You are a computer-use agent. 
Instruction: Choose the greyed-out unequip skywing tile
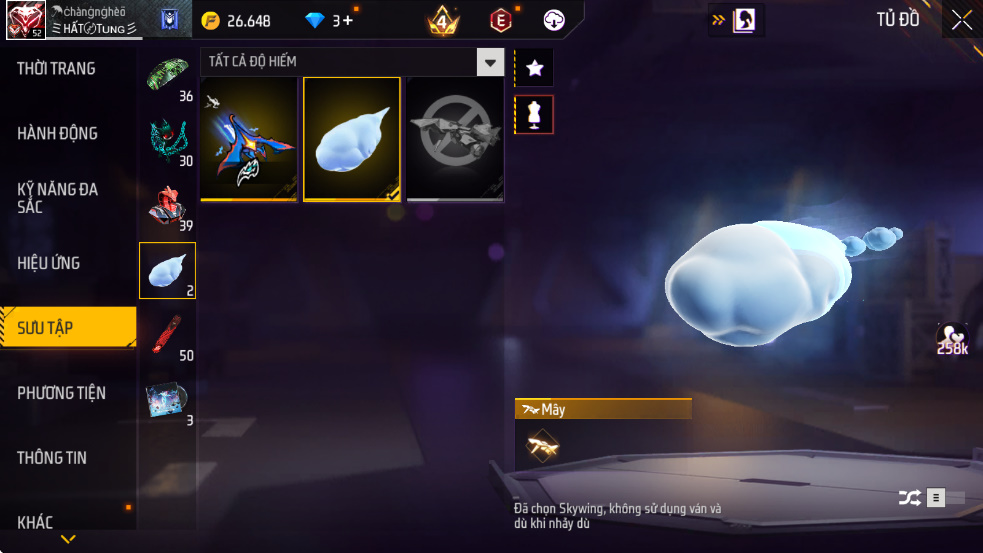[455, 138]
